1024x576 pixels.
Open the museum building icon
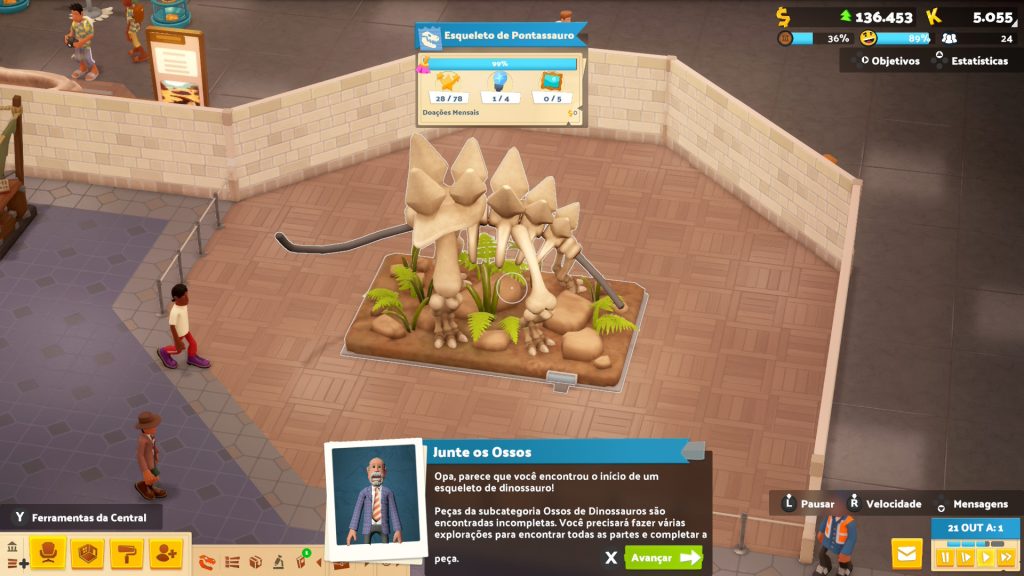(12, 548)
